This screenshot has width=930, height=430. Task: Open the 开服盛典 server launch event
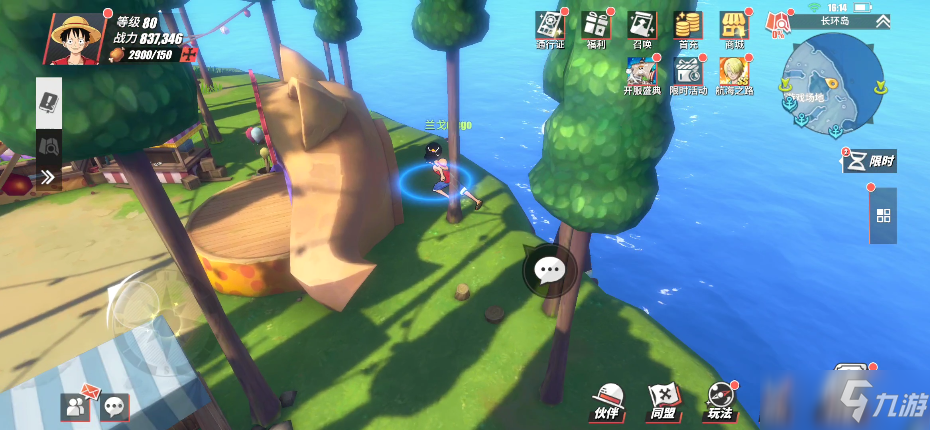click(x=642, y=74)
